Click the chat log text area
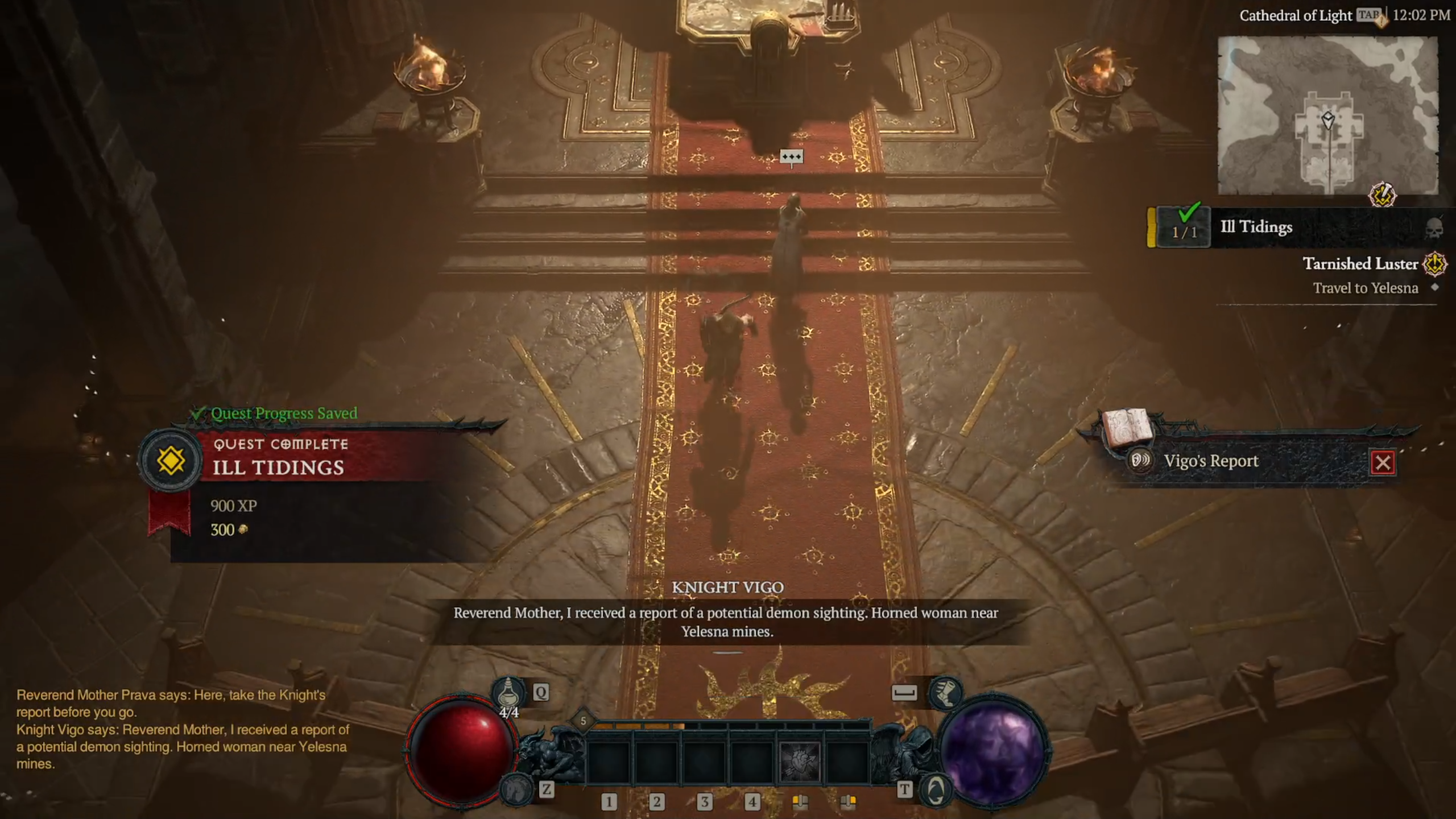Screen dimensions: 1456x819 [182, 729]
